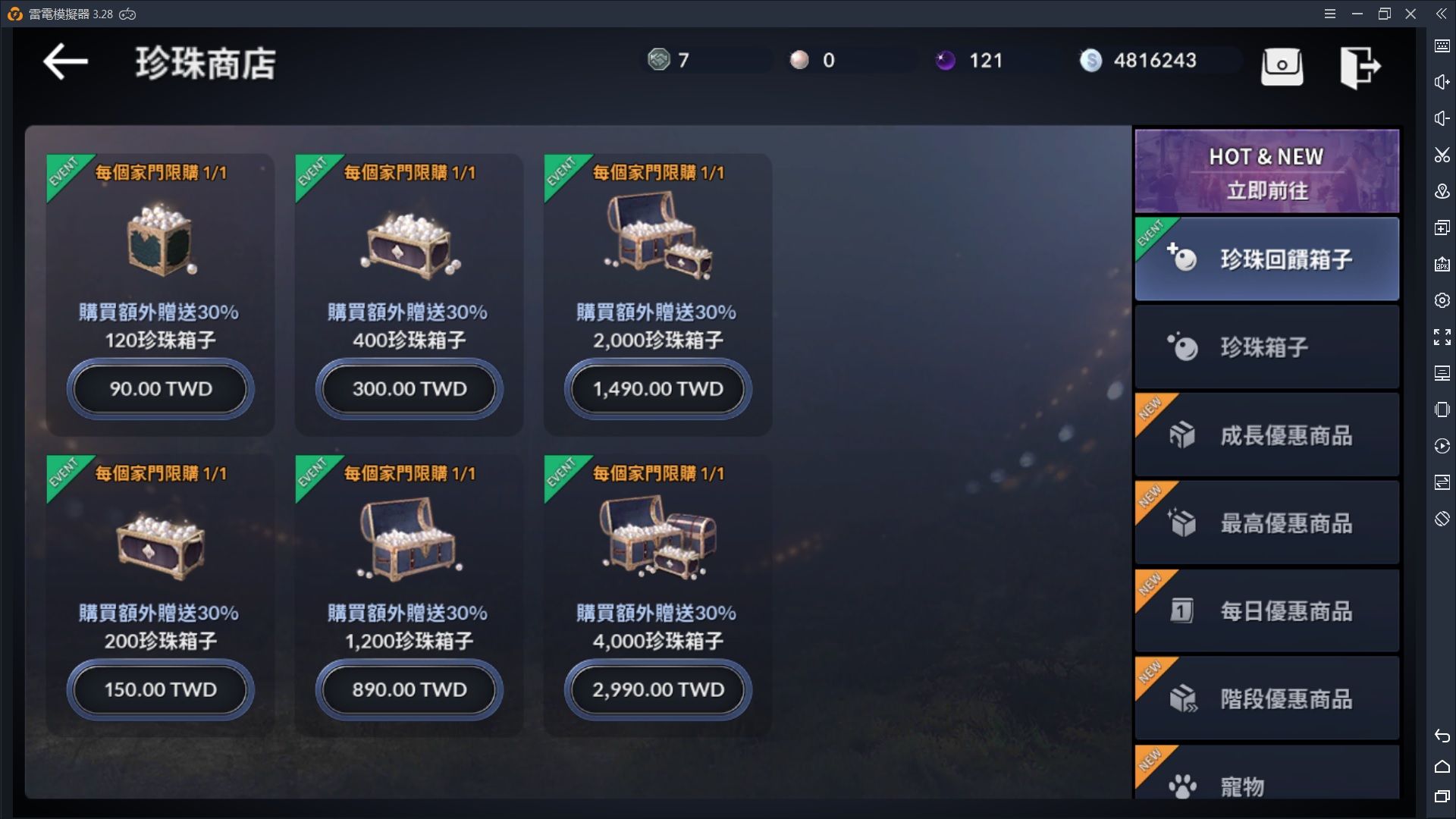Purchase the 4,000珍珠箱子 for 2,990.00 TWD
This screenshot has height=819, width=1456.
pos(657,690)
